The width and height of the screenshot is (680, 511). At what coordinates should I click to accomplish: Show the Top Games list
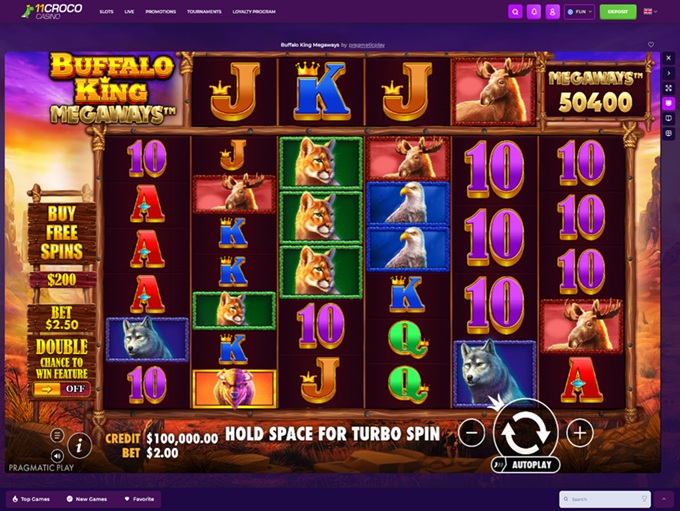(x=30, y=498)
